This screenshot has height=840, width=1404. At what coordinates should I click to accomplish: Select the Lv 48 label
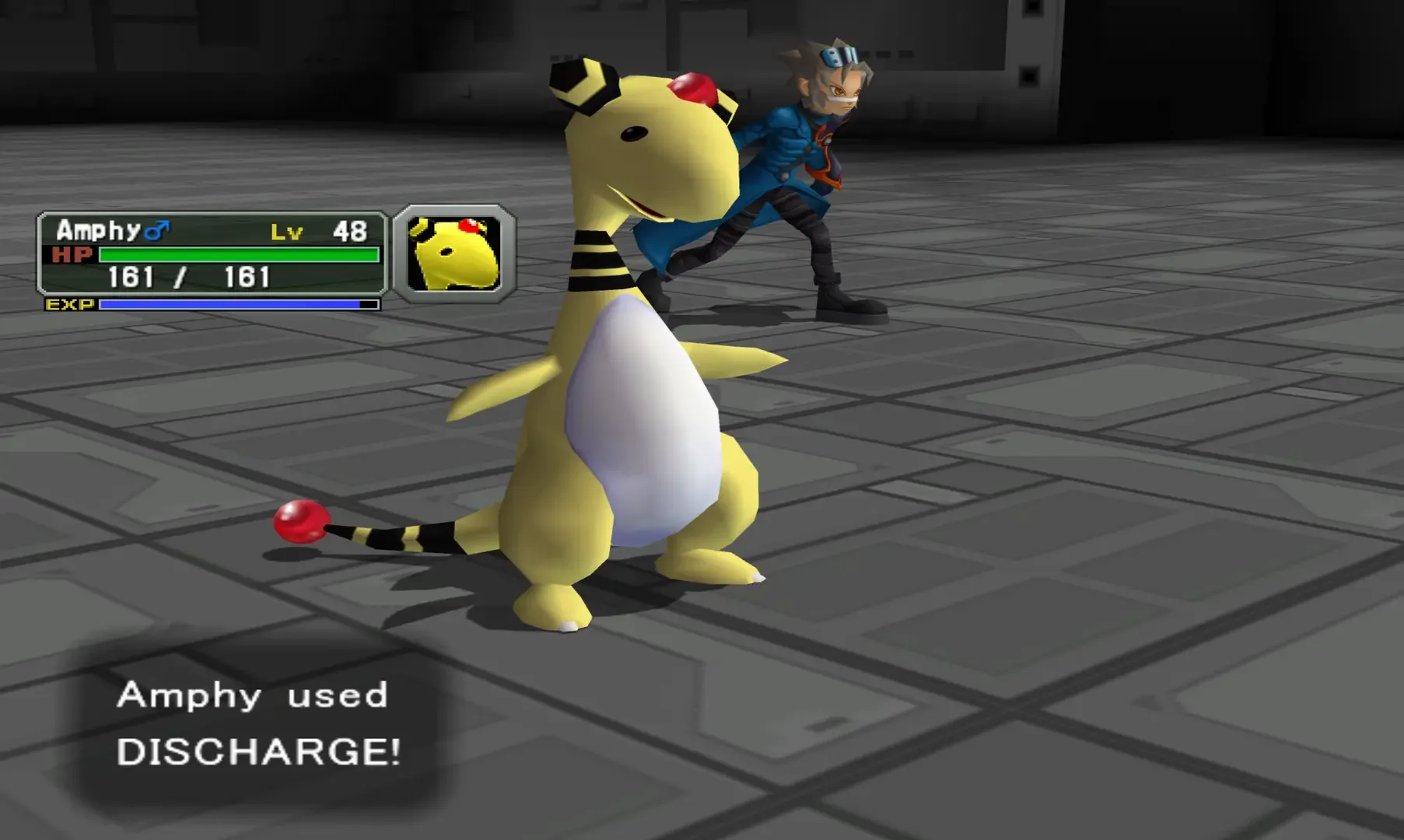319,229
